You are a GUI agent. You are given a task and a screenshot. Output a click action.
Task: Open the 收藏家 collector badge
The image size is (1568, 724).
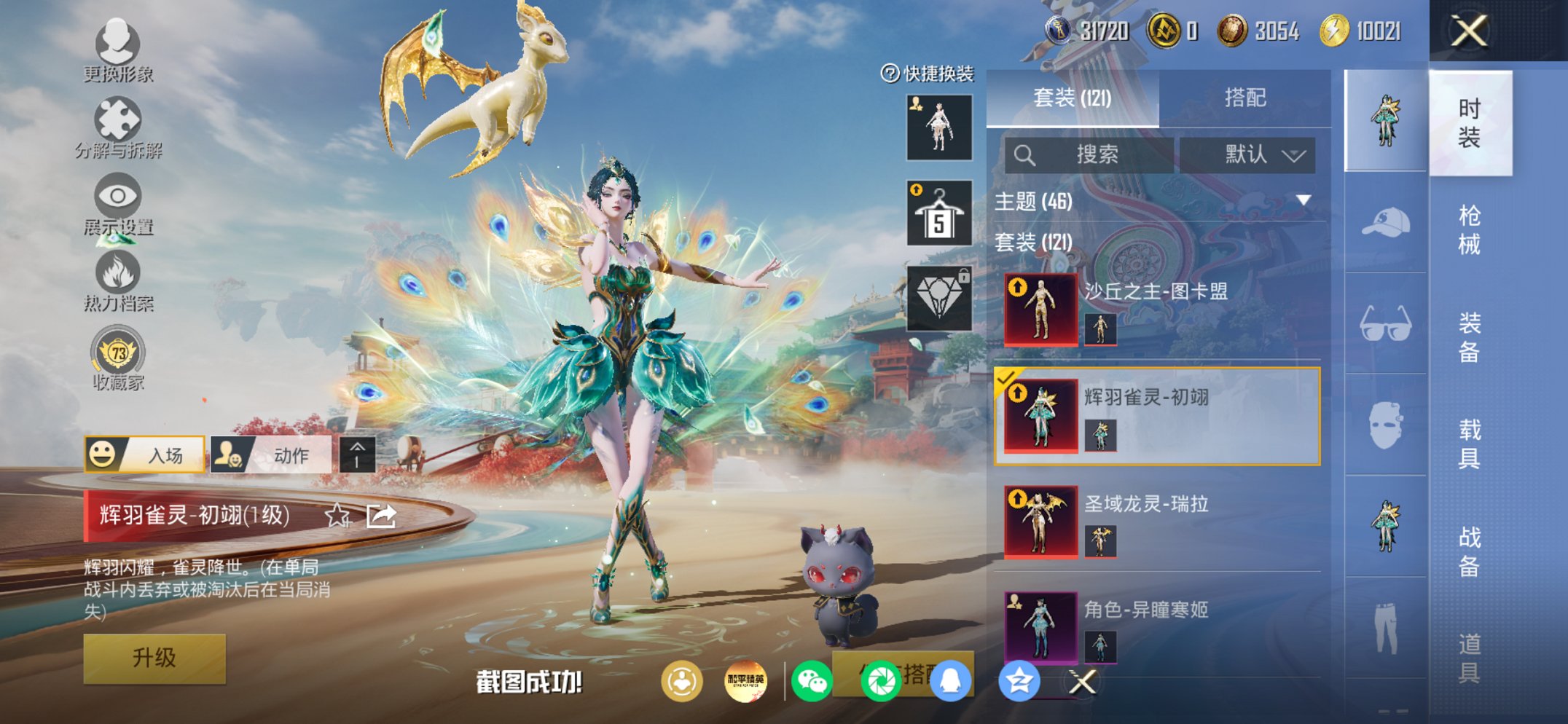tap(117, 359)
